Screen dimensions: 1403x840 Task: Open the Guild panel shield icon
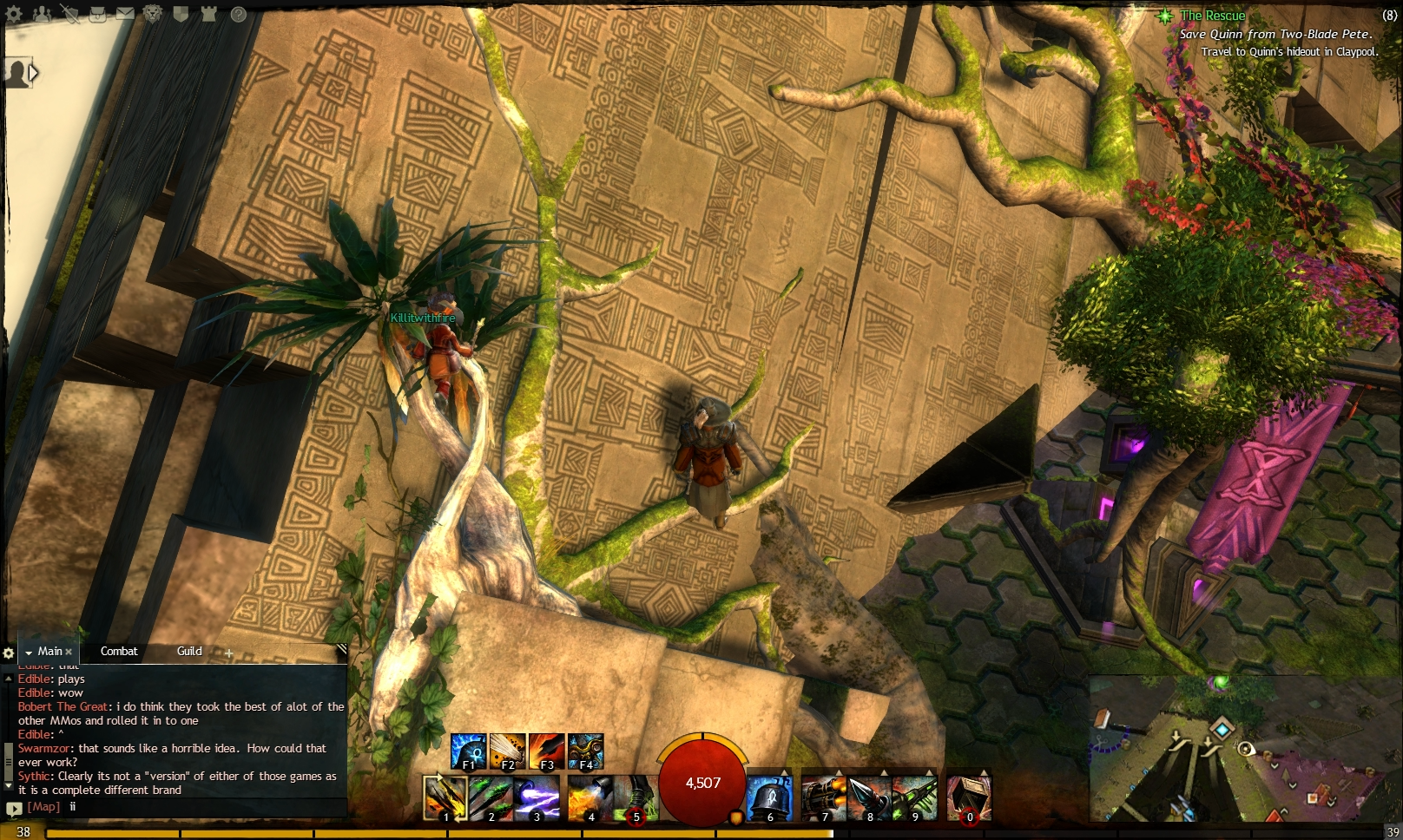pos(181,14)
